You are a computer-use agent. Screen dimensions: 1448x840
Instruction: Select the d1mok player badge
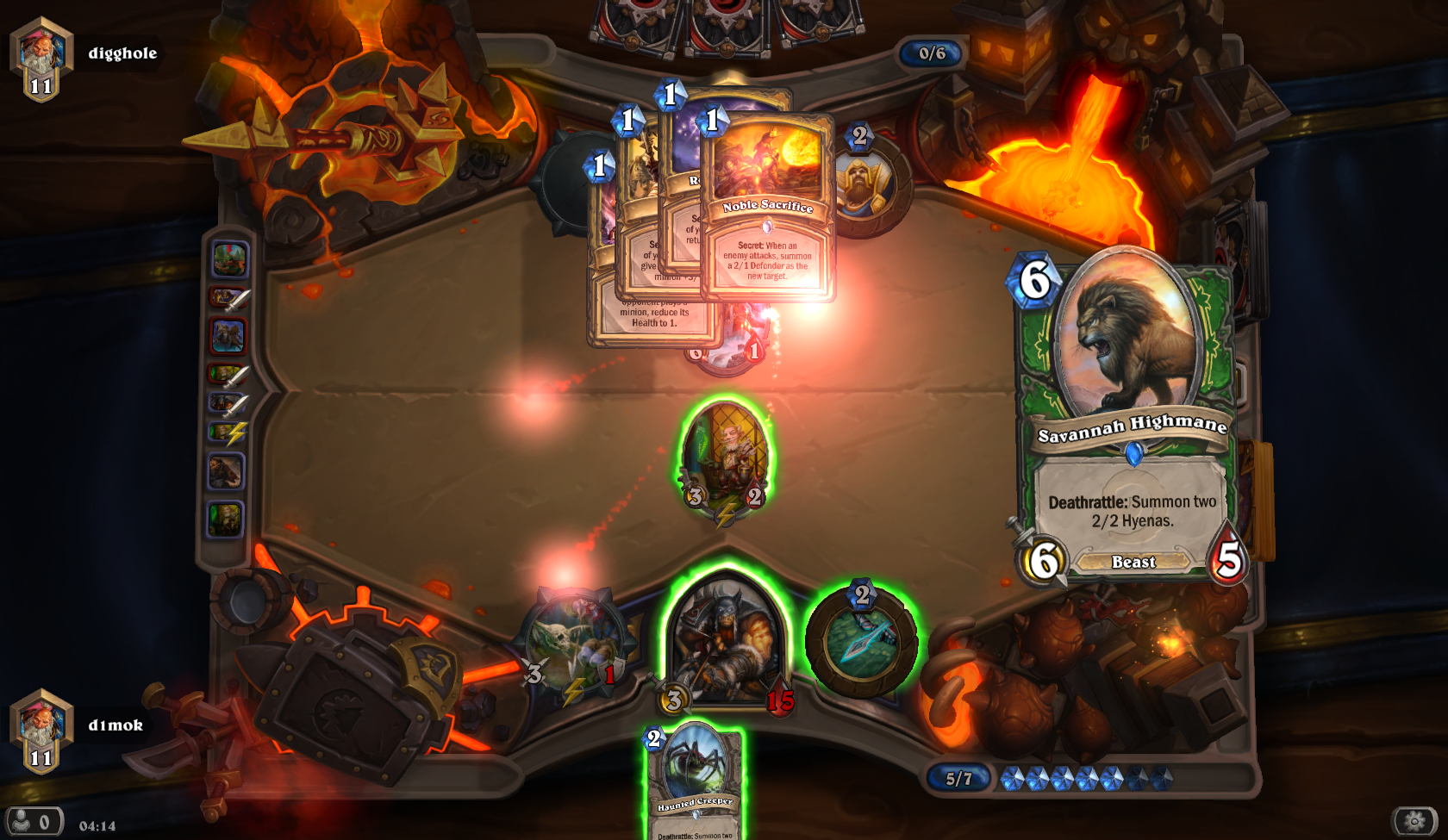click(41, 731)
